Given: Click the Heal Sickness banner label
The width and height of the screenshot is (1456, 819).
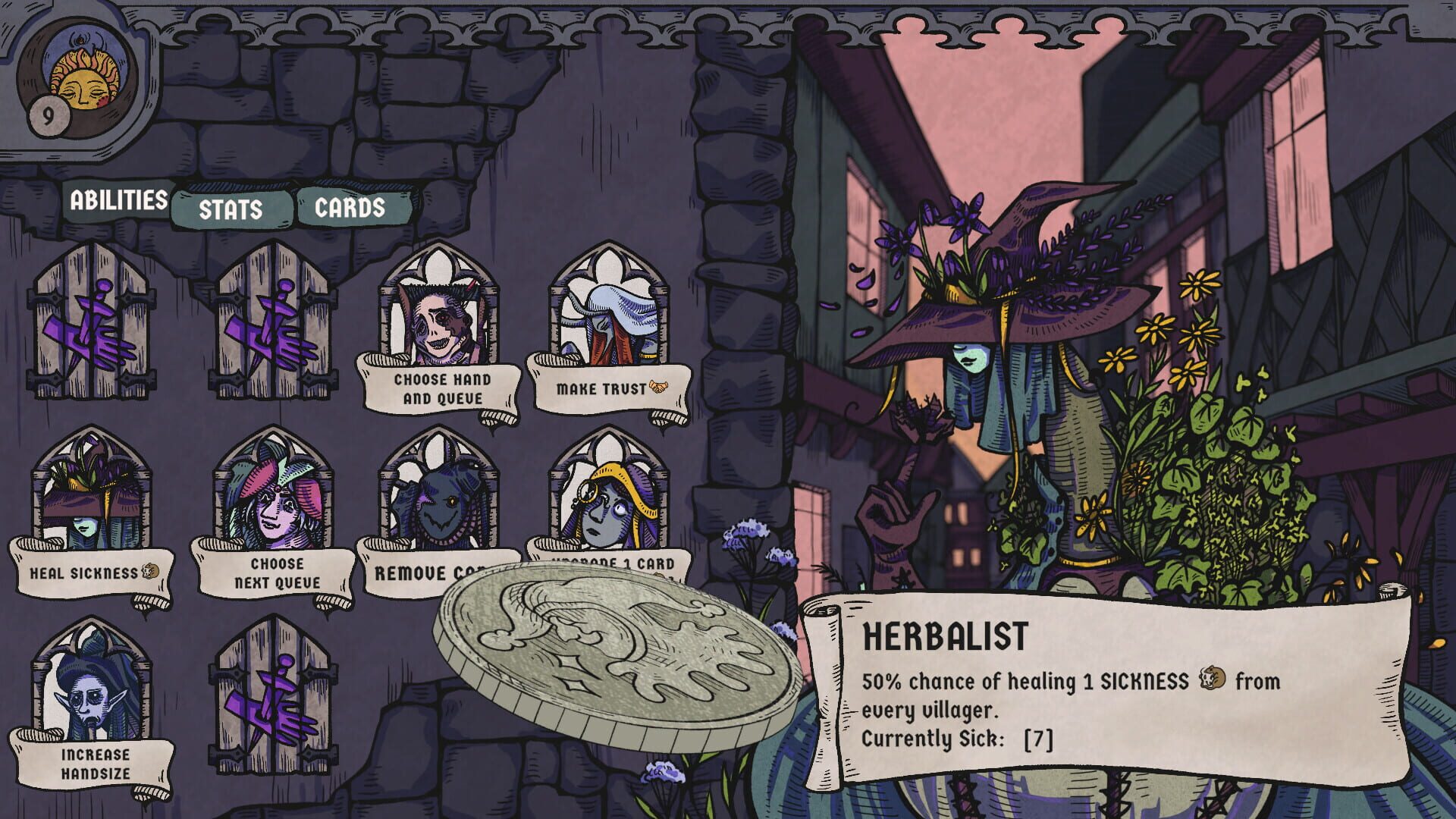Looking at the screenshot, I should click(83, 574).
